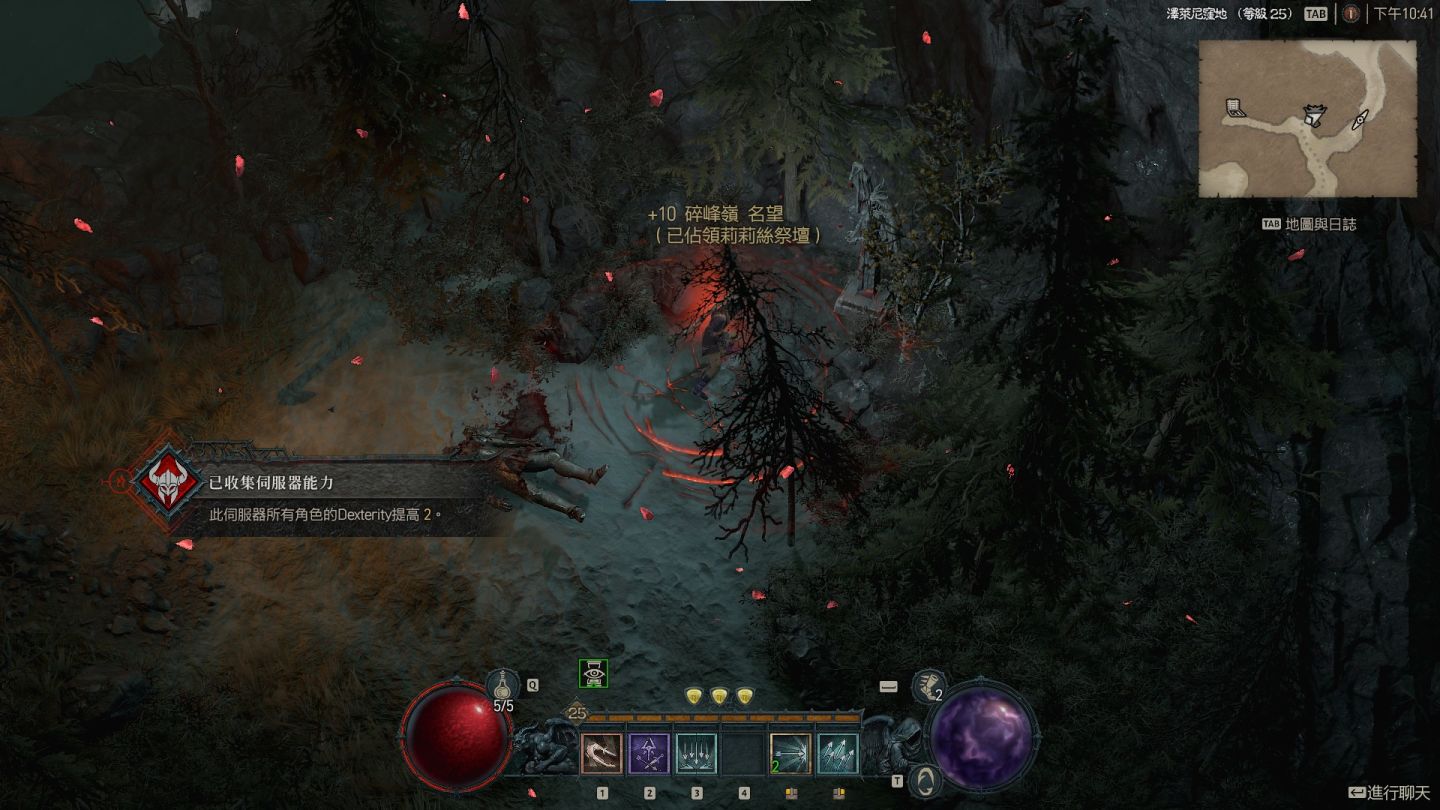
Task: Use the purple crossed-arrows skill
Action: (649, 754)
